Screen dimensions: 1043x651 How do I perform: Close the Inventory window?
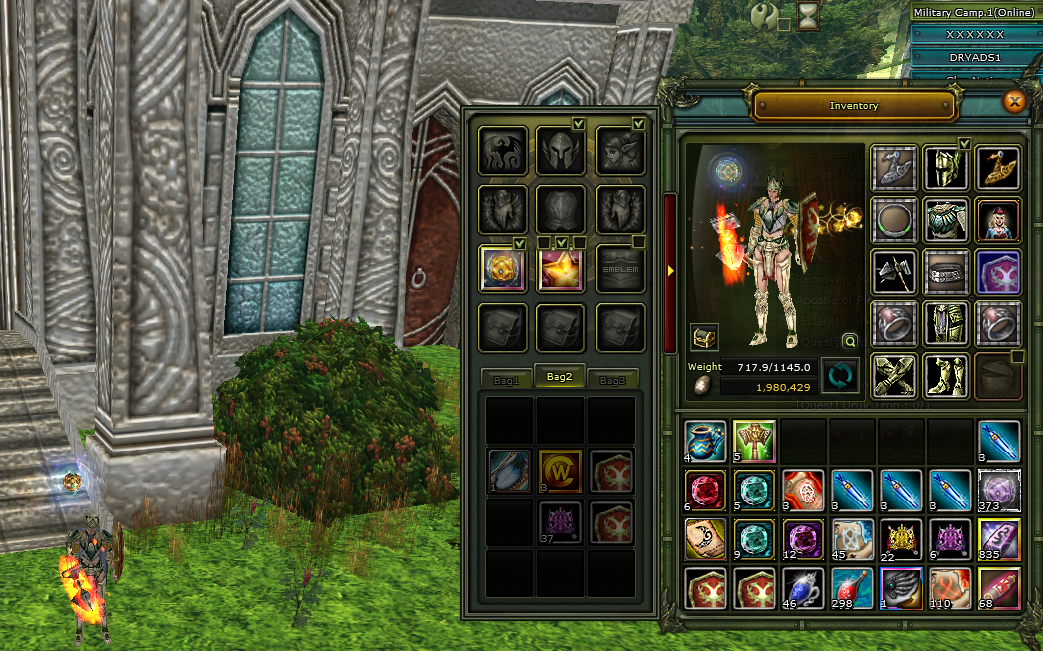[1014, 101]
